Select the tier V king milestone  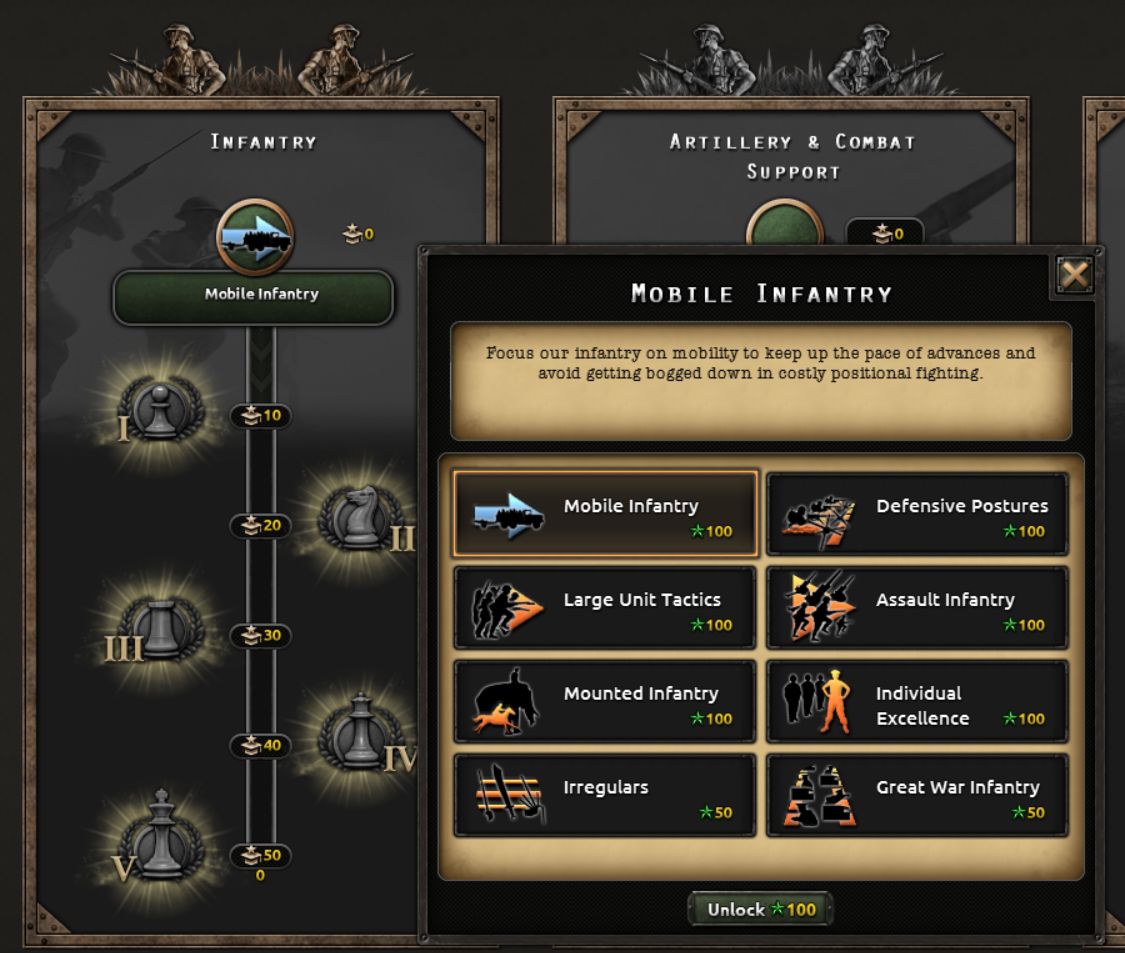161,841
